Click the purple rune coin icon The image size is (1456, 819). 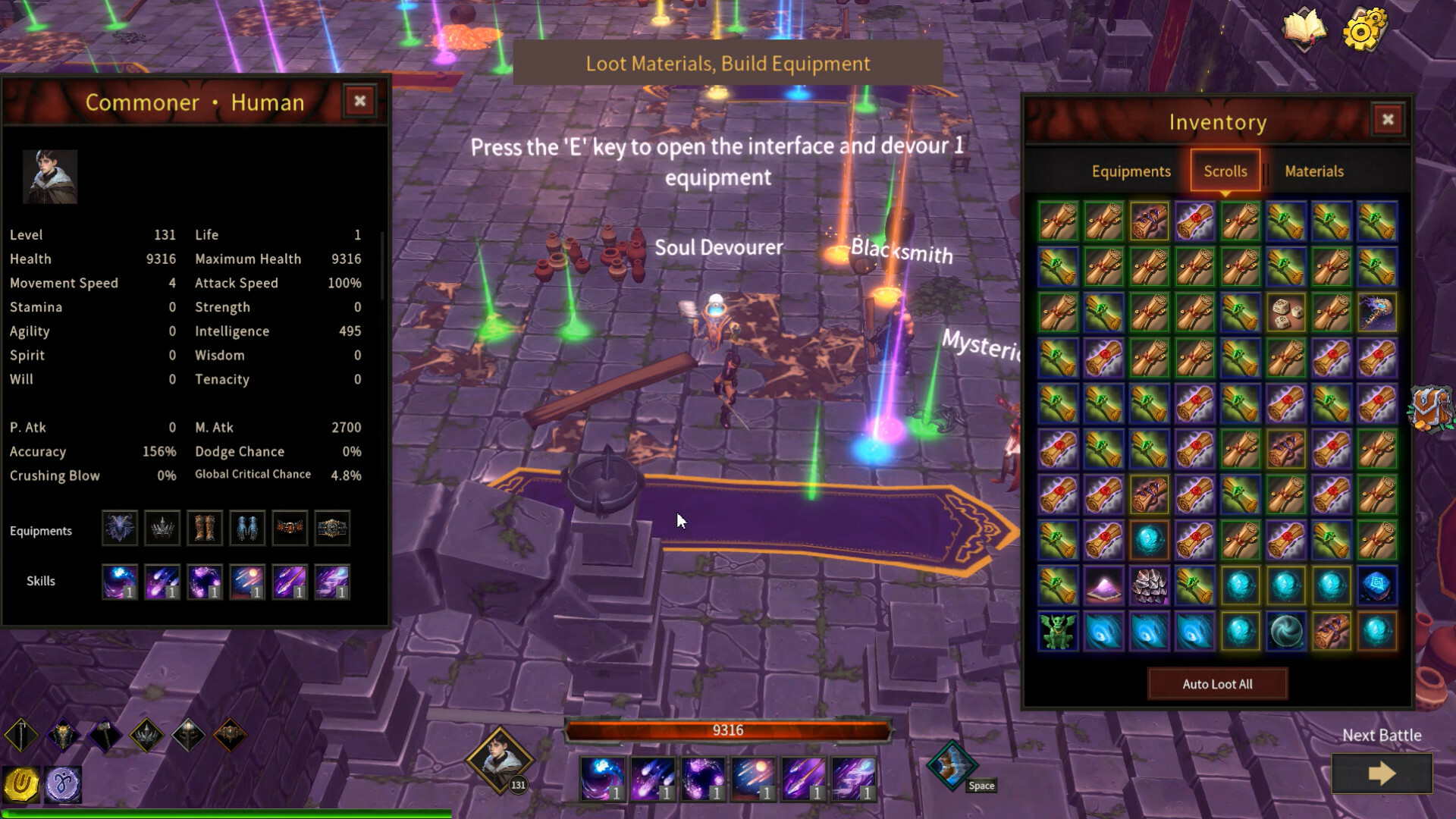click(63, 783)
